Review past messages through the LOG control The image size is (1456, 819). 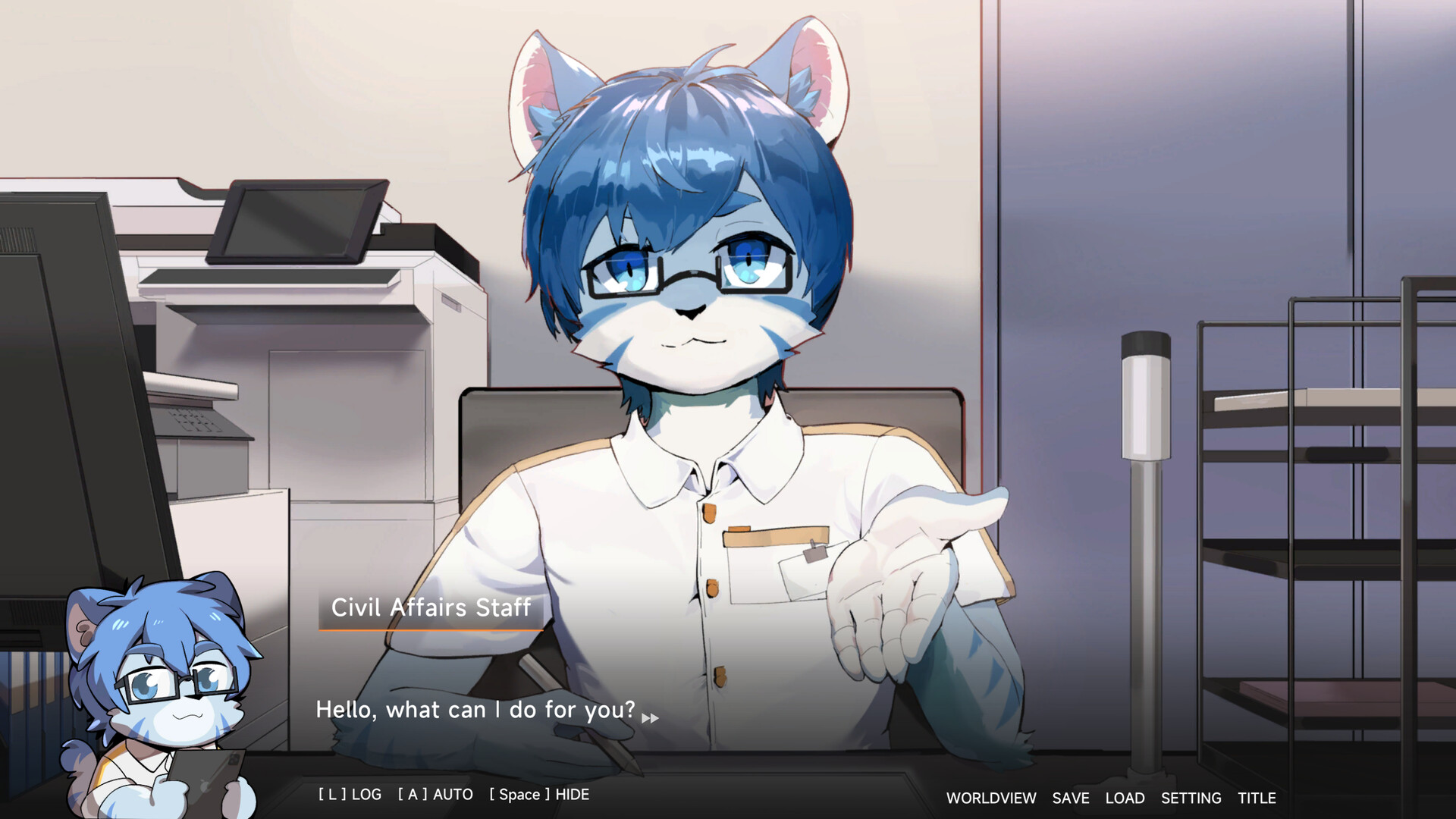tap(349, 794)
